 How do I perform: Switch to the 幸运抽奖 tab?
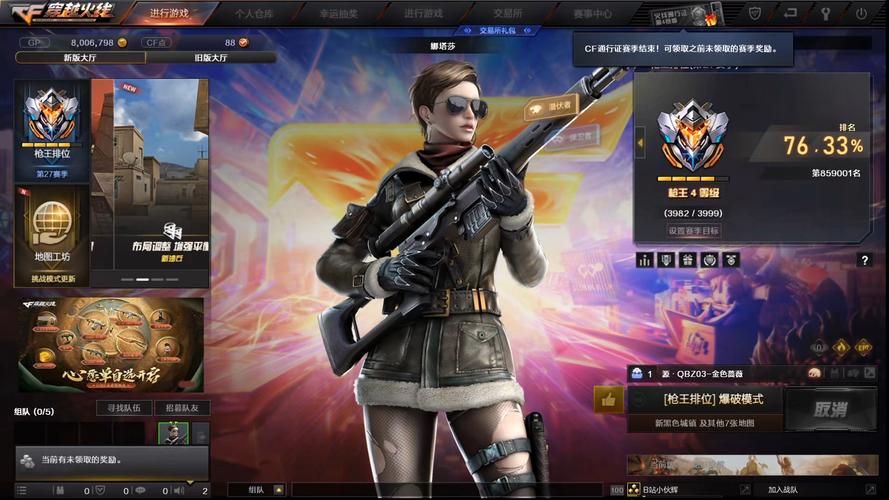338,14
